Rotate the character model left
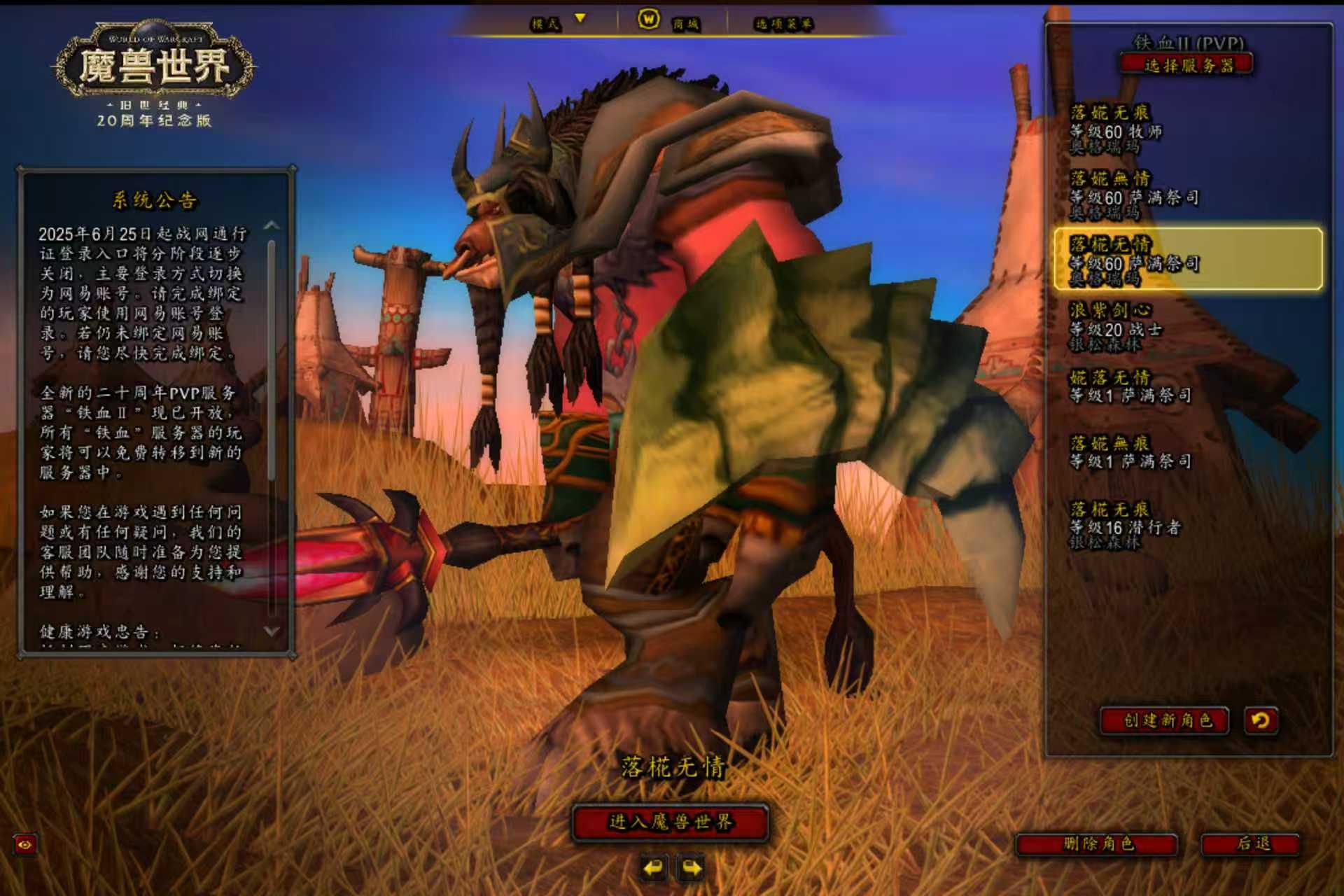 pos(653,869)
